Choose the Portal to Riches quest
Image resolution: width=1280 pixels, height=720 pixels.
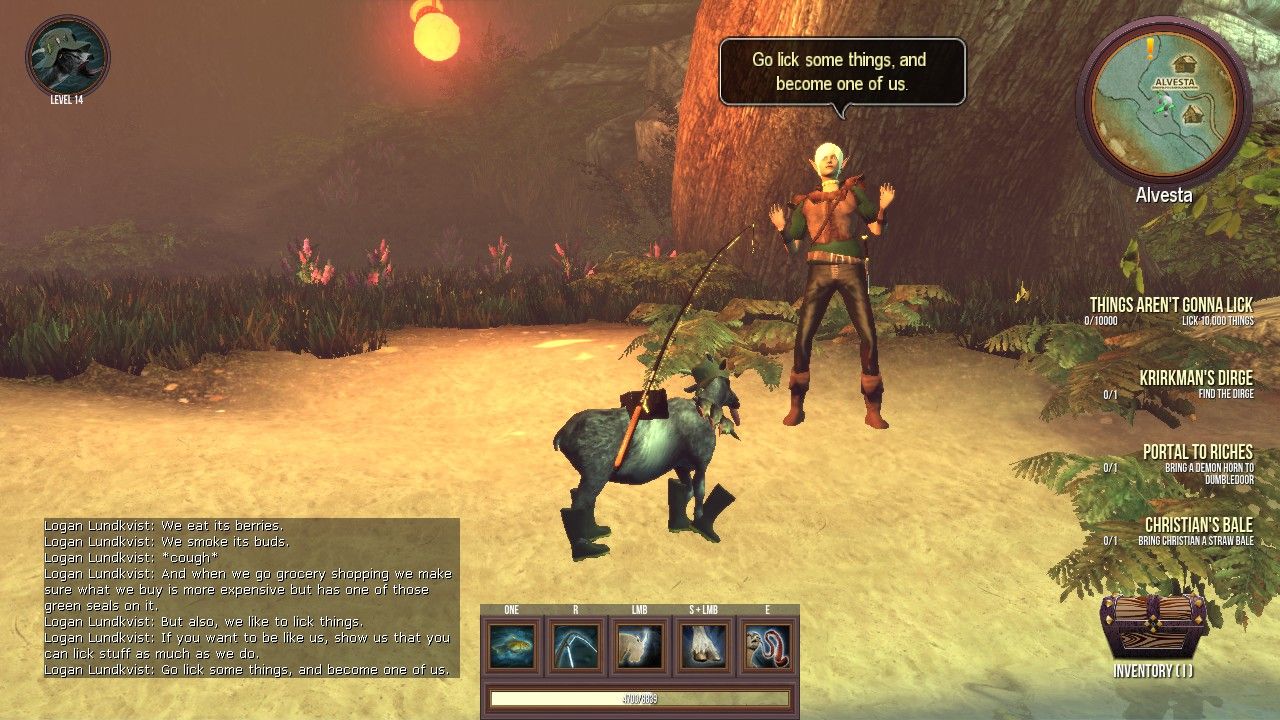pyautogui.click(x=1197, y=453)
